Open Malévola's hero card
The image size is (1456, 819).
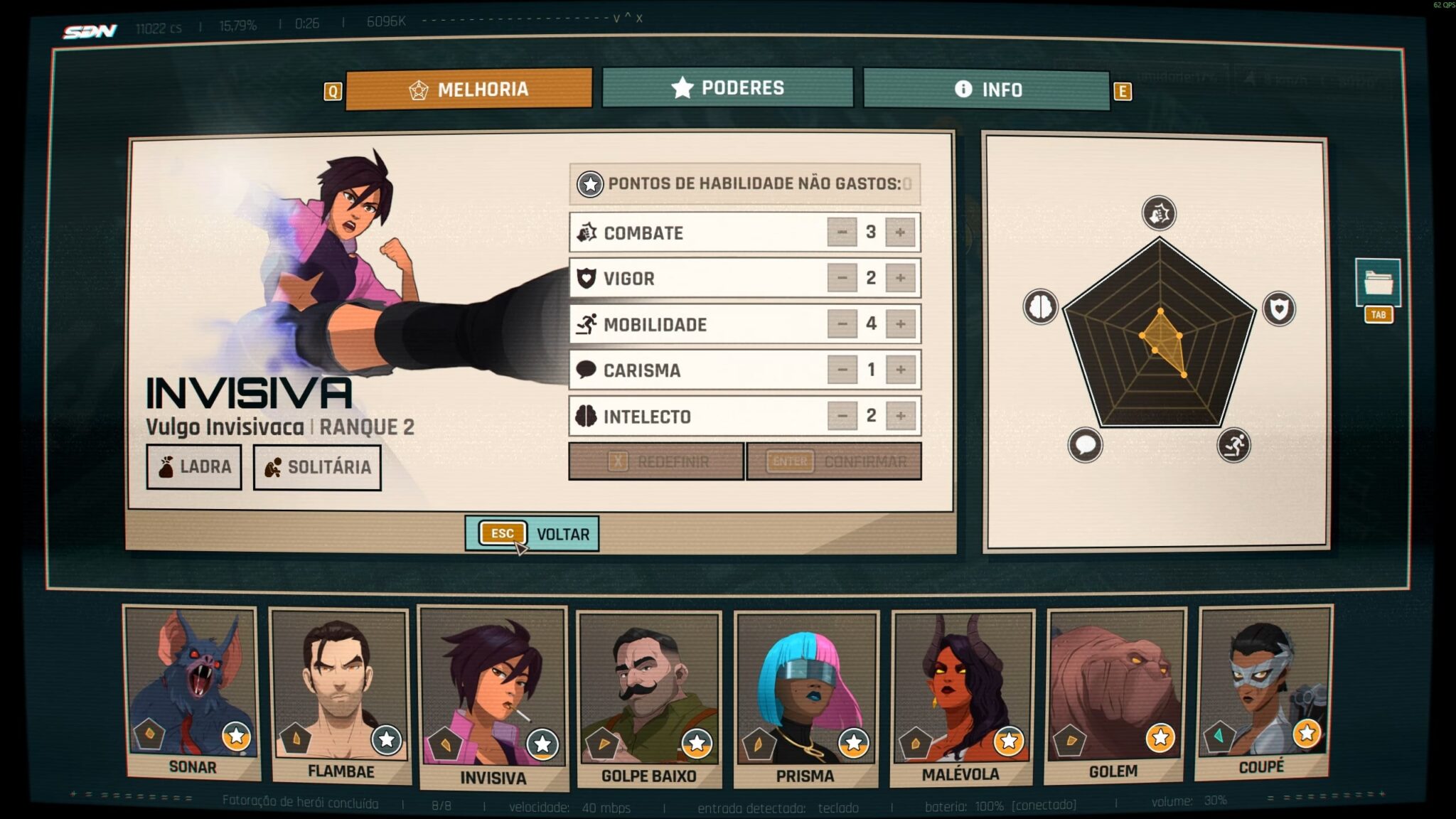961,697
